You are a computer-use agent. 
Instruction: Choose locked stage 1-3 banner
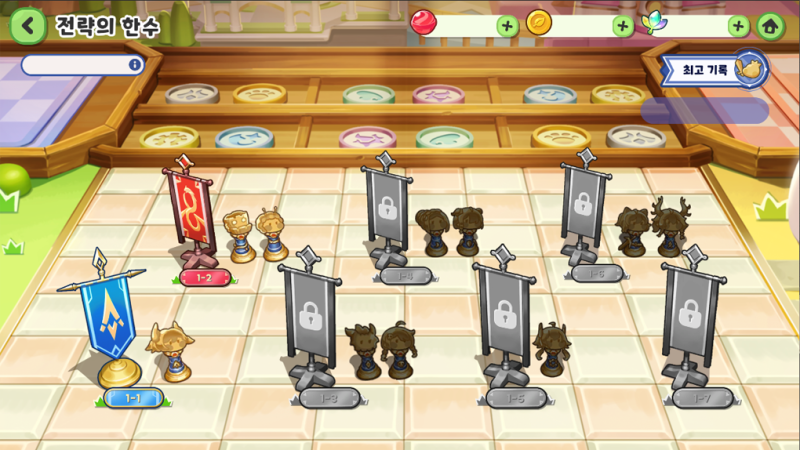(x=313, y=322)
